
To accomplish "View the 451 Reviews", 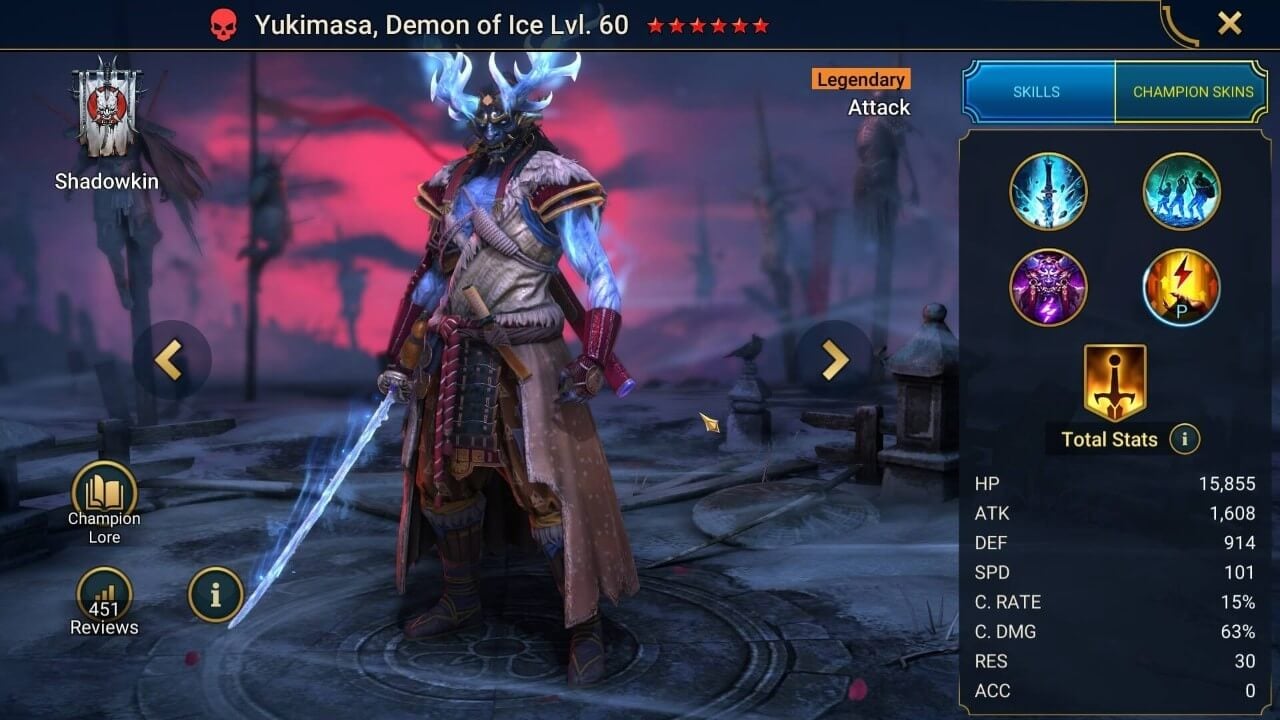I will pyautogui.click(x=104, y=601).
